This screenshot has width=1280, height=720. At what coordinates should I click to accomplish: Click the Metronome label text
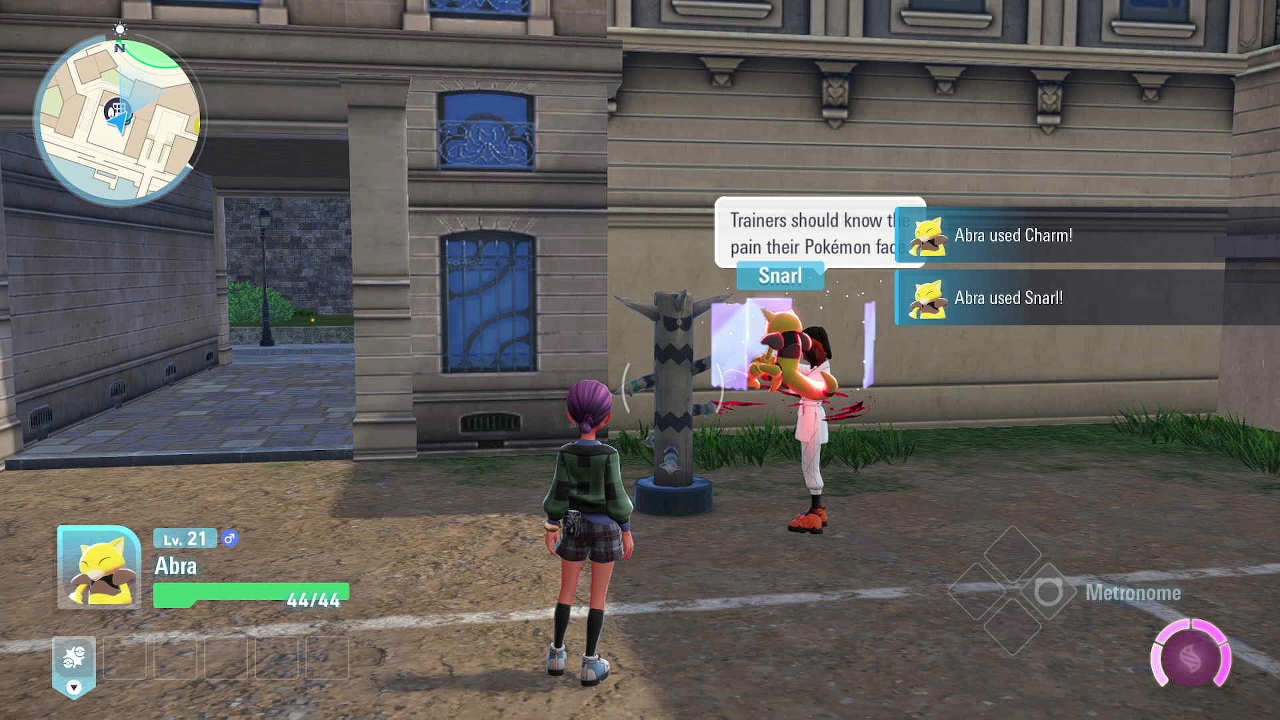tap(1132, 593)
